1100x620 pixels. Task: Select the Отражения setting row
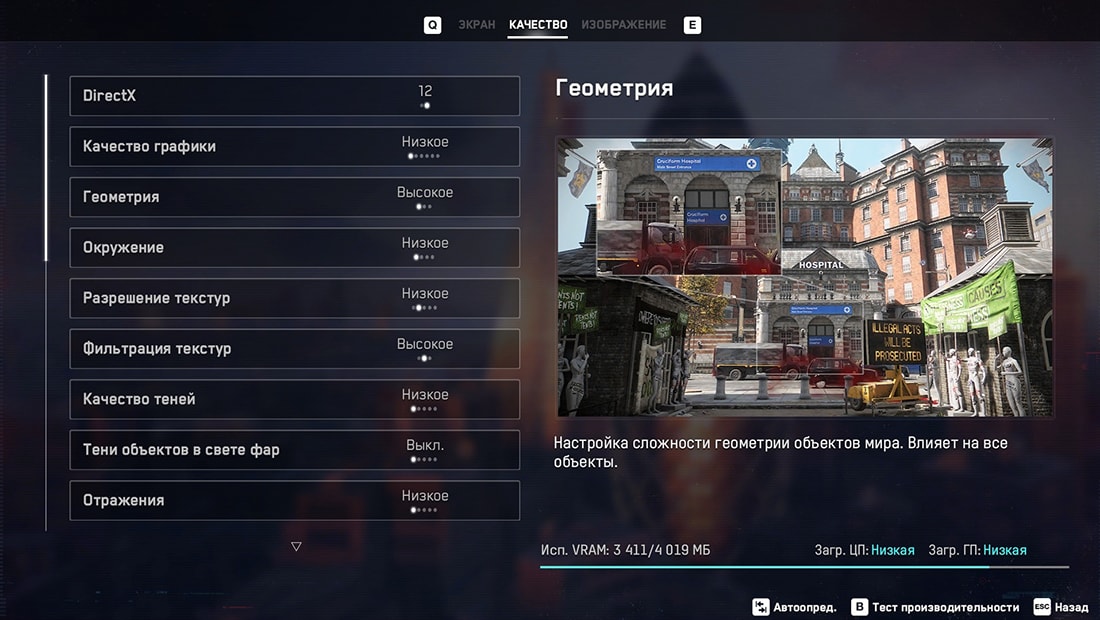click(294, 500)
